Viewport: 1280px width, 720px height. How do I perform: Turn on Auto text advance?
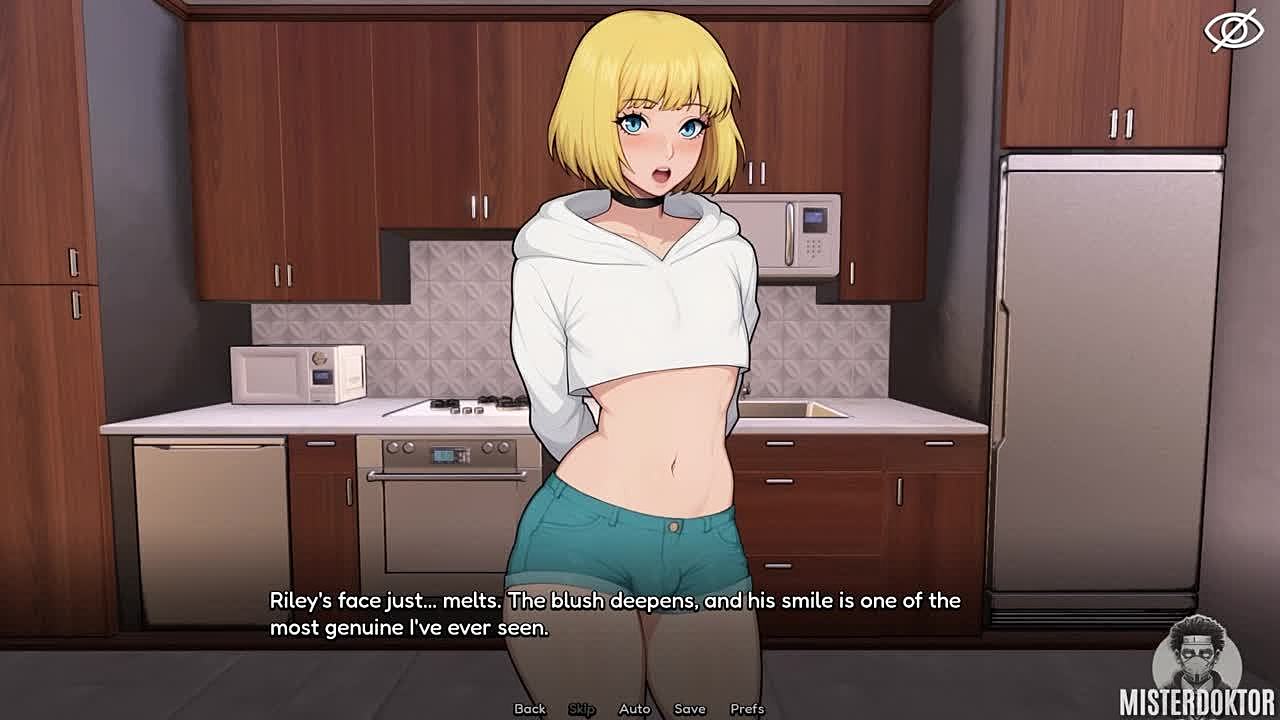click(634, 709)
